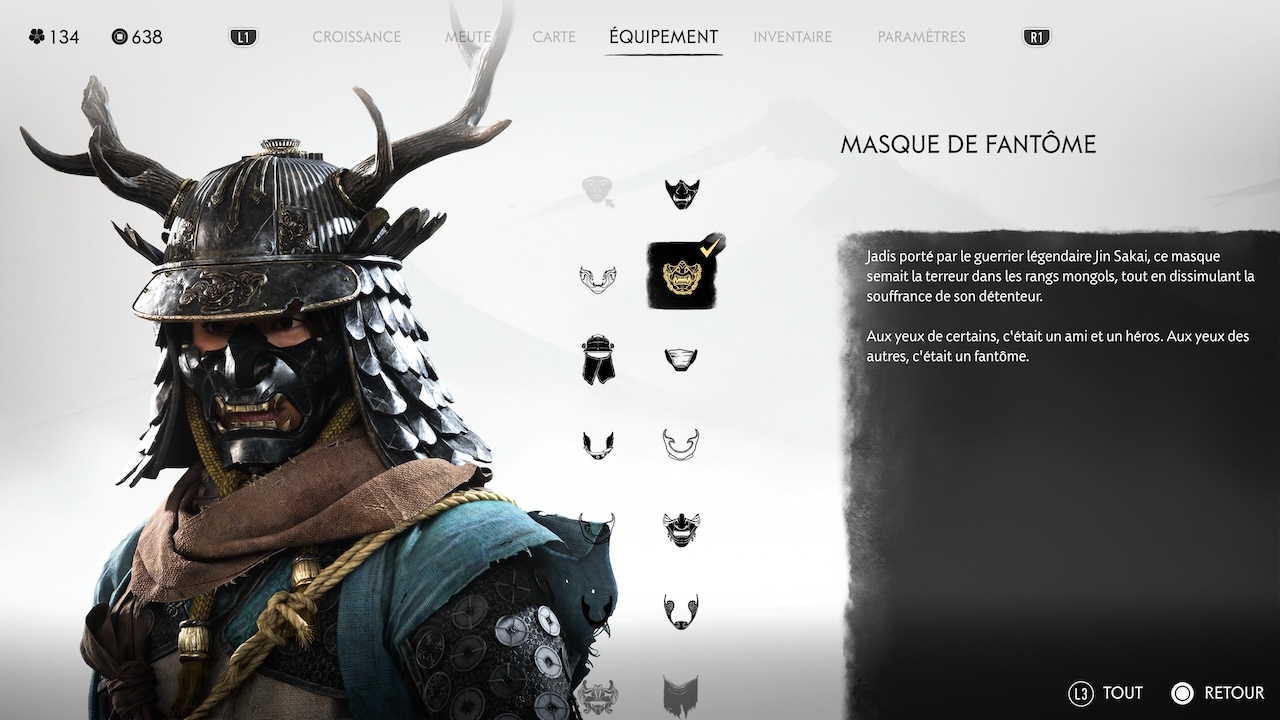The image size is (1280, 720).
Task: Select the faded full-face mask icon
Action: pyautogui.click(x=598, y=190)
